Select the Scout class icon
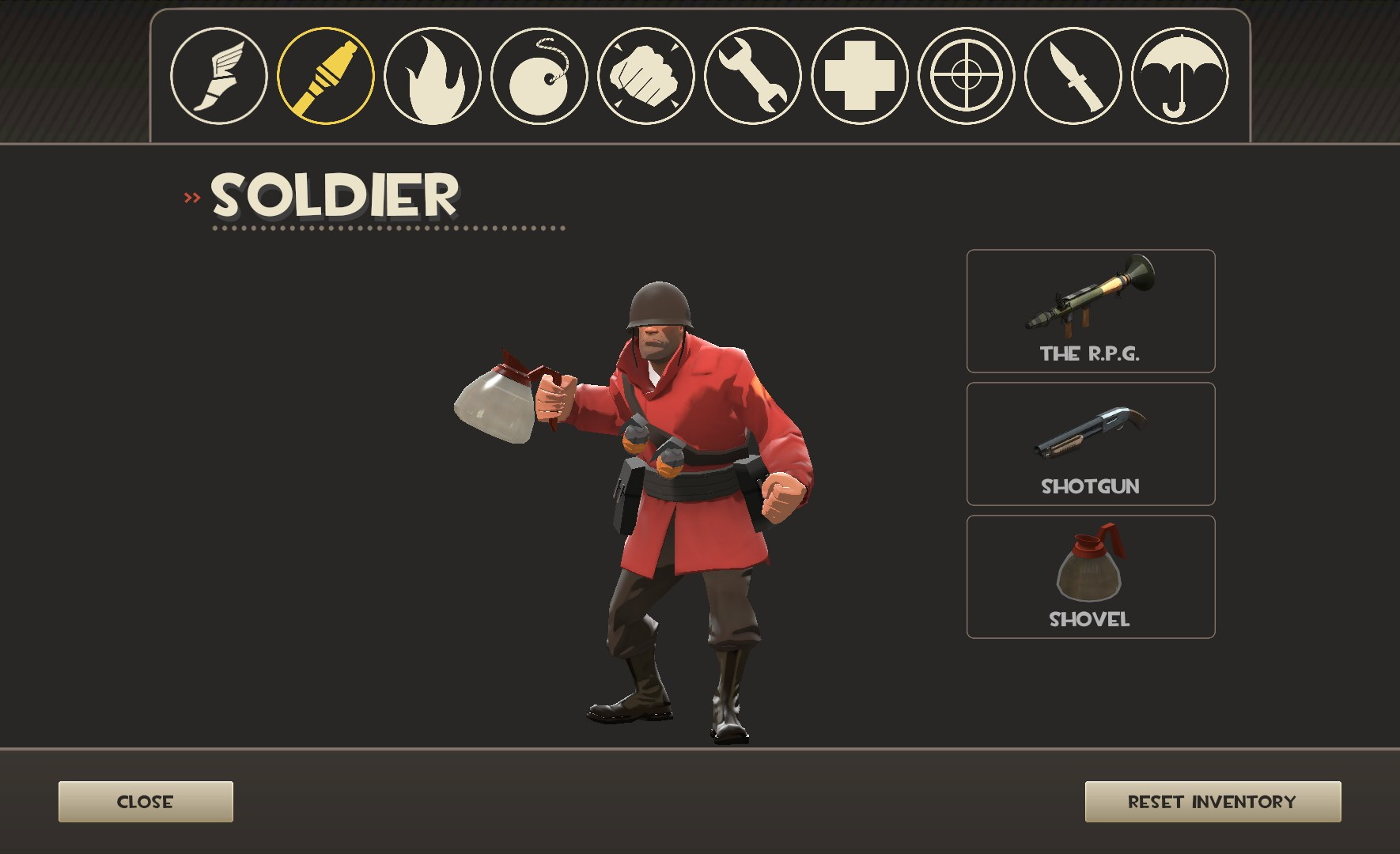The height and width of the screenshot is (854, 1400). click(219, 76)
